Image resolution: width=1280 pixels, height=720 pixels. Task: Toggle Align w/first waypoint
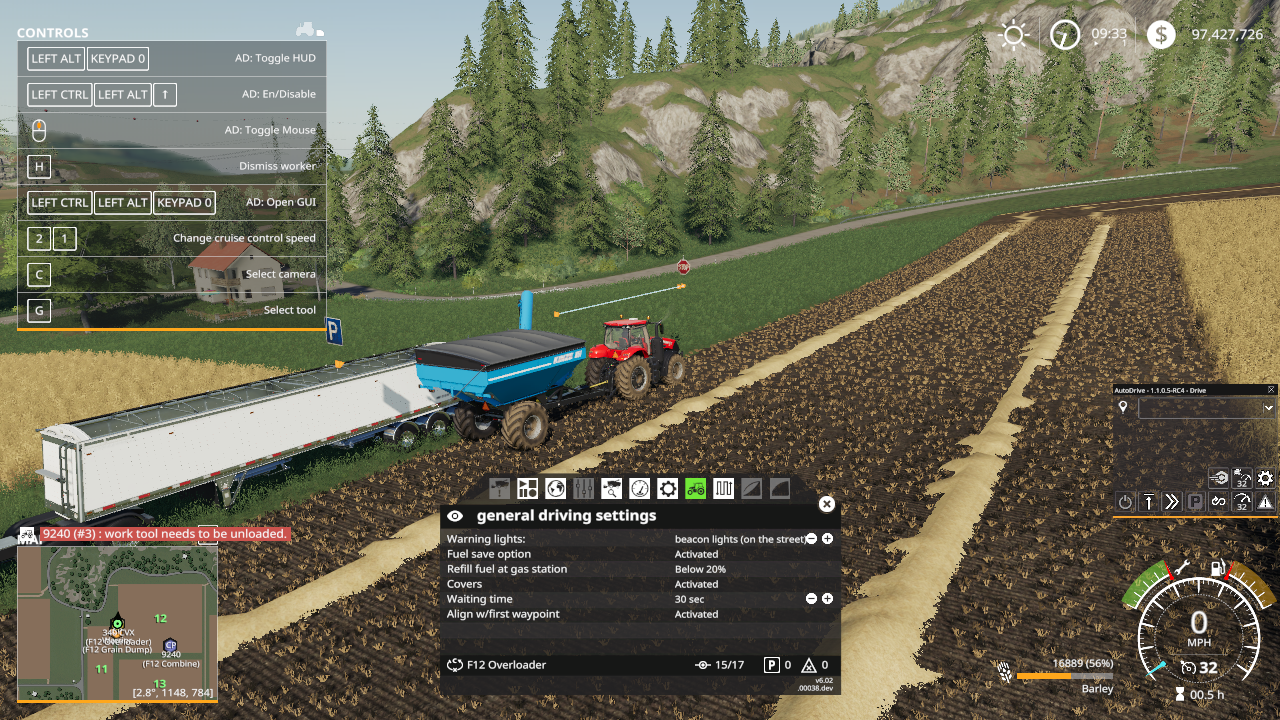coord(697,614)
